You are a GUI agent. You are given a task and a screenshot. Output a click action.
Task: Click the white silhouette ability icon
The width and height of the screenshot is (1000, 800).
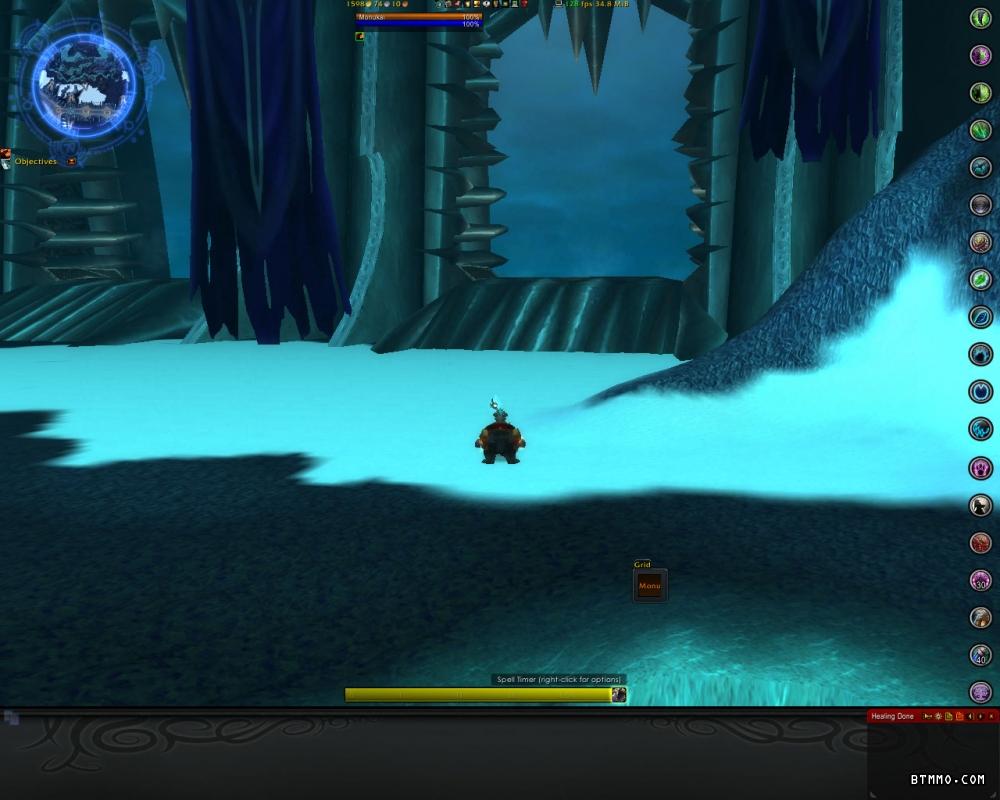point(980,505)
